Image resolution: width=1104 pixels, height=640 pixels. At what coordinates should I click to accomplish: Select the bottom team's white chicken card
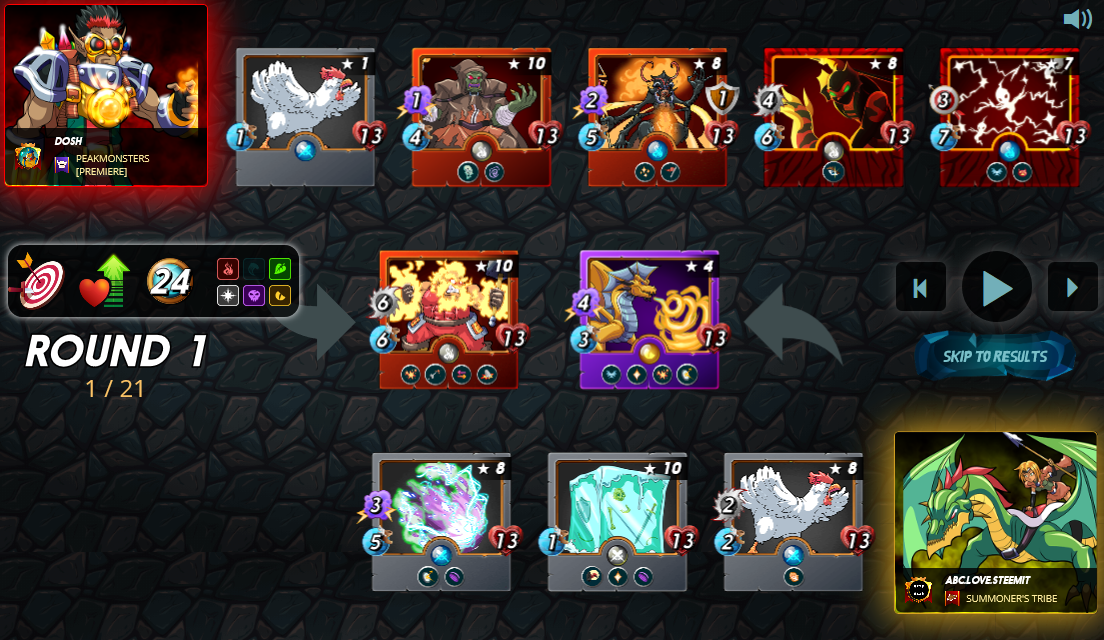793,521
